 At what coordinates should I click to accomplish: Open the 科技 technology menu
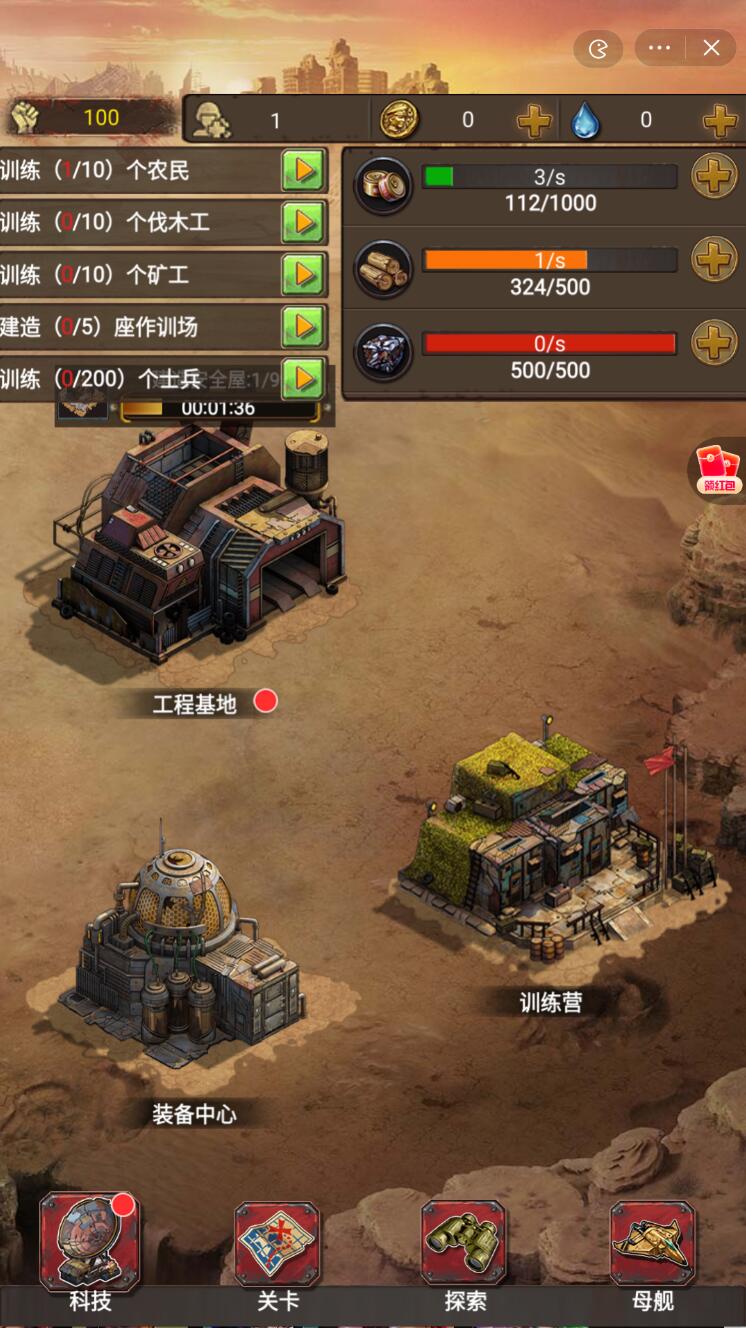point(90,1243)
